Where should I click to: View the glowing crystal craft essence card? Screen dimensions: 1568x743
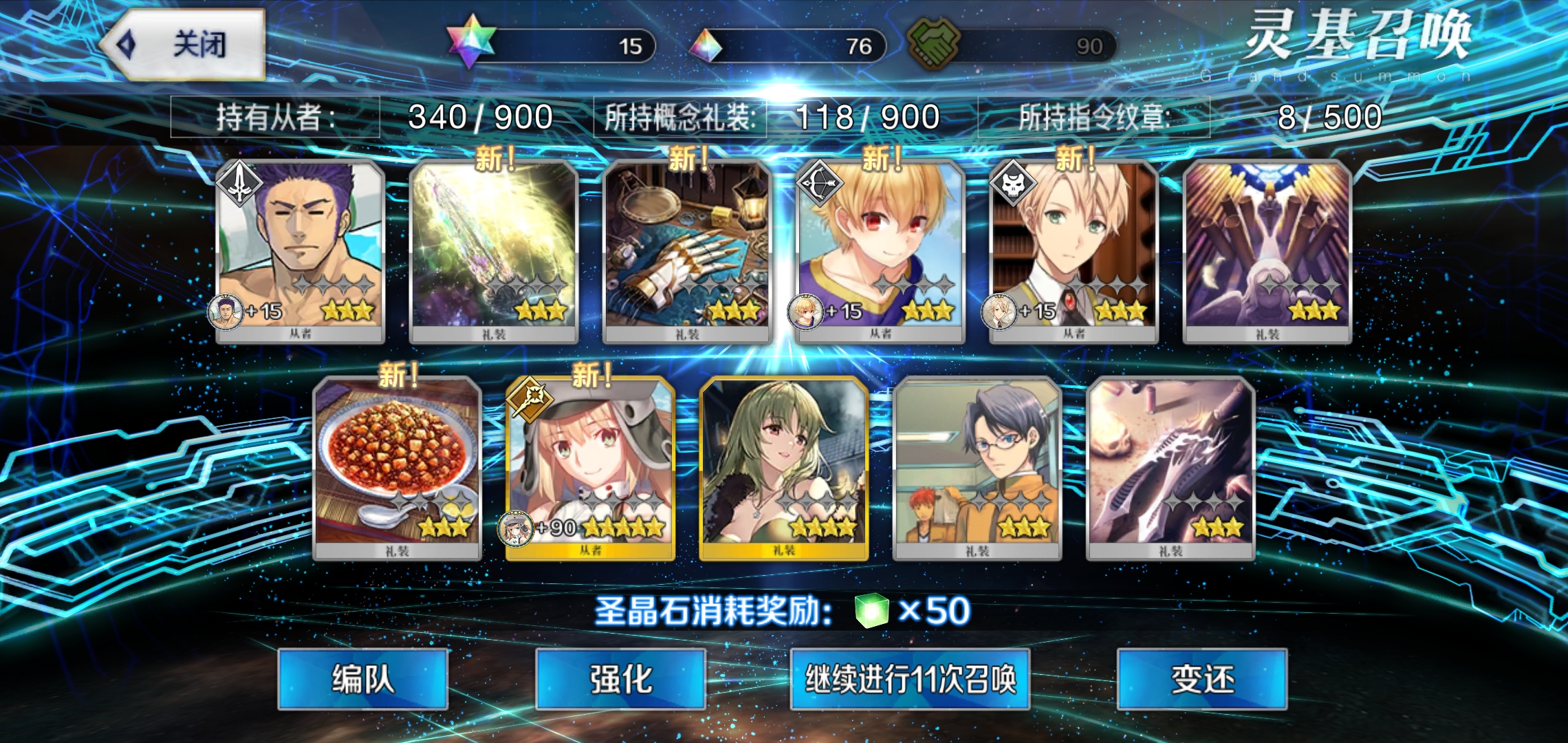[494, 251]
